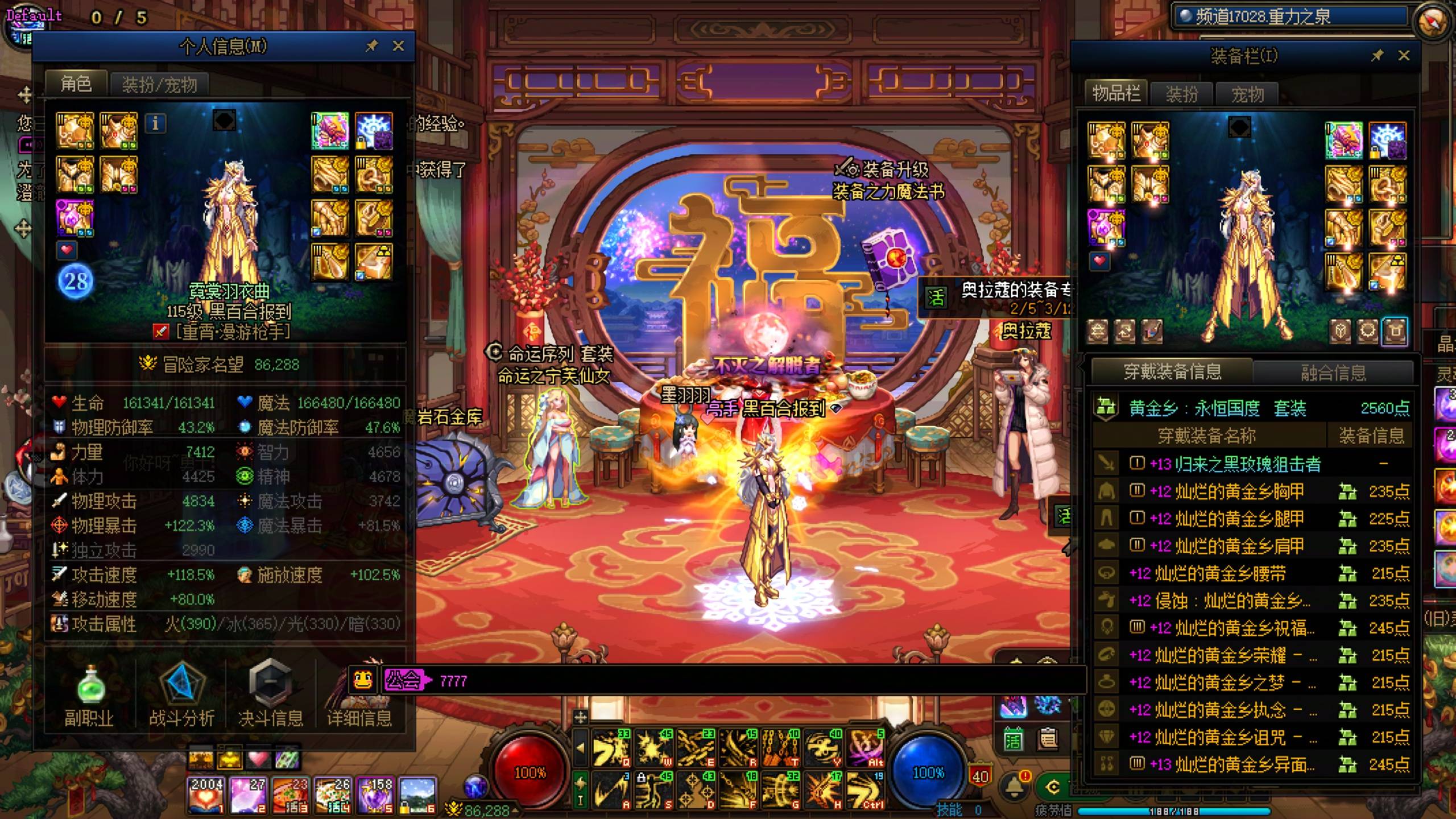Image resolution: width=1456 pixels, height=819 pixels.
Task: Open the channel selector 频道17028
Action: coord(1288,17)
